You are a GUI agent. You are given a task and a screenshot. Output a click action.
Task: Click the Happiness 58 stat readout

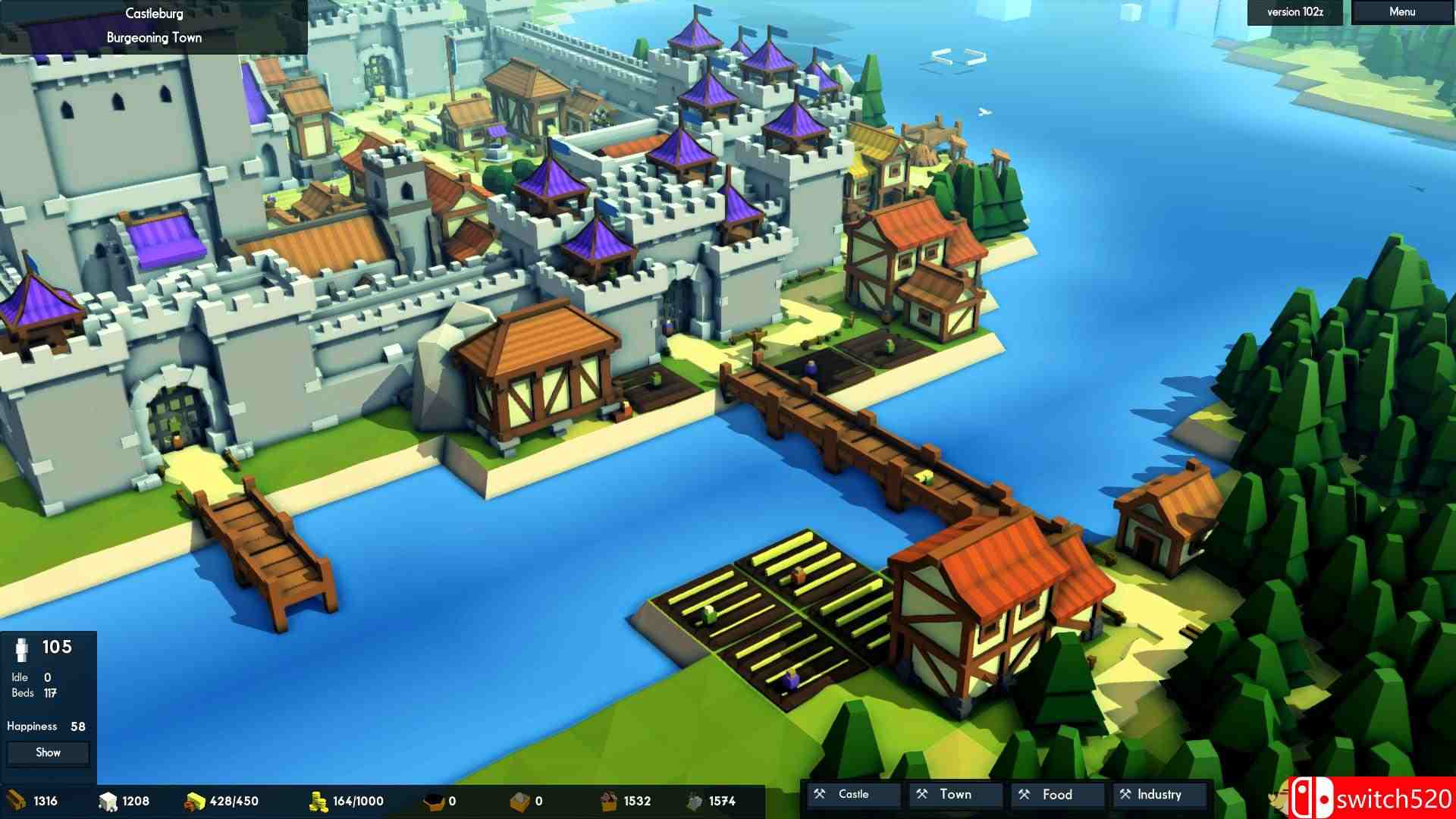(x=45, y=726)
